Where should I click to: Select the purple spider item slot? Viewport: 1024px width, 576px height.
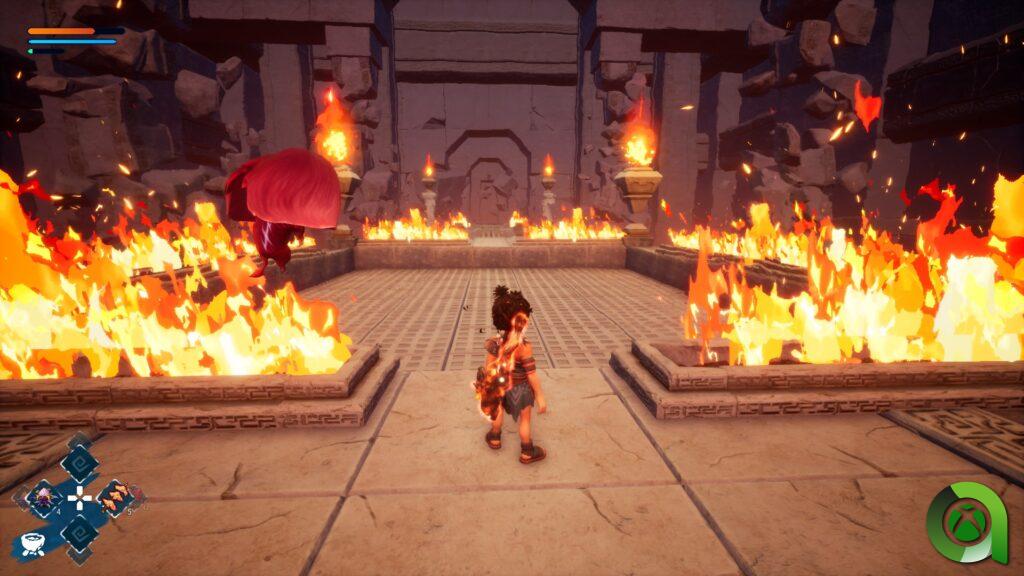[45, 498]
